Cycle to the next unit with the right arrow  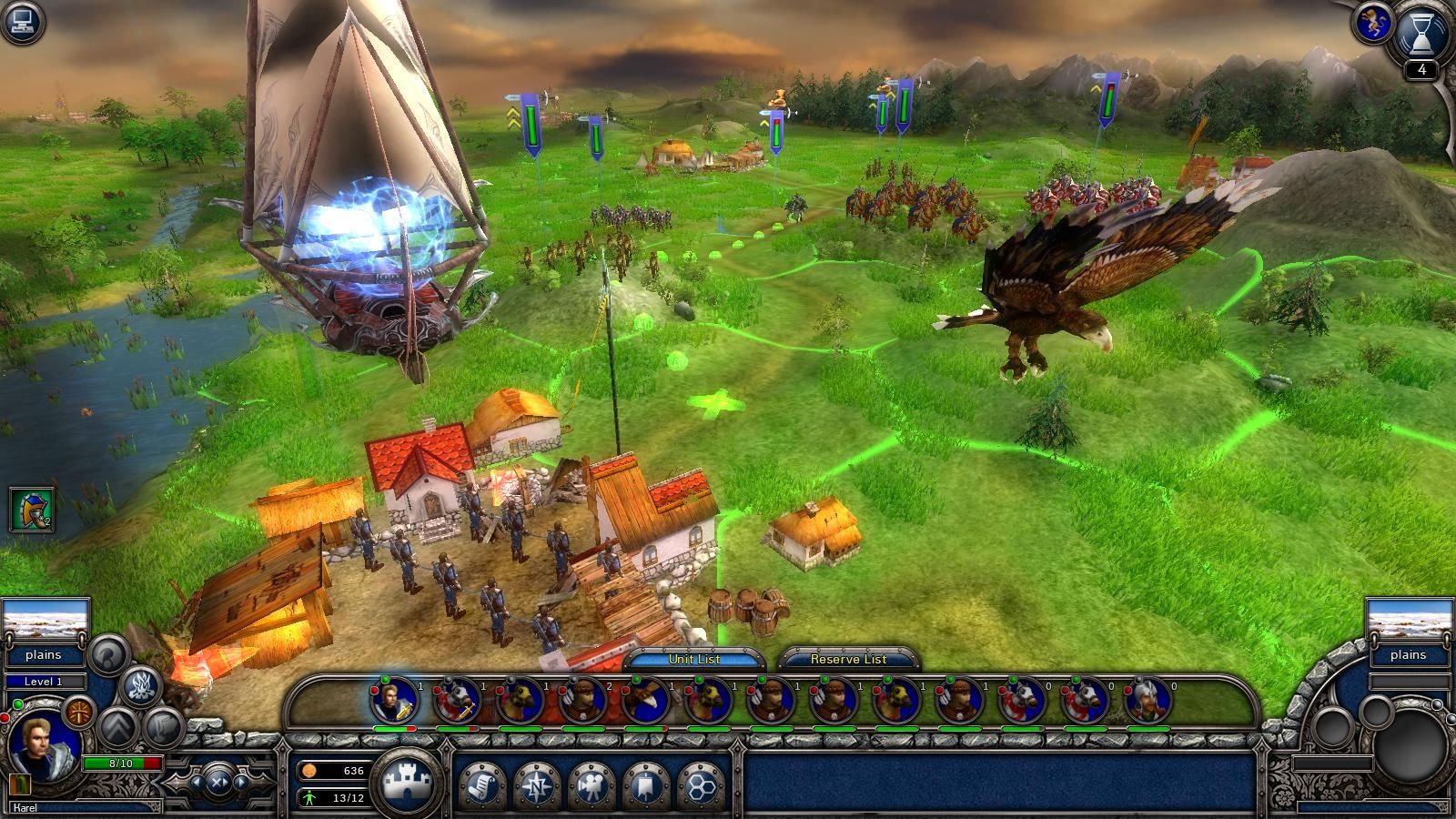click(239, 783)
